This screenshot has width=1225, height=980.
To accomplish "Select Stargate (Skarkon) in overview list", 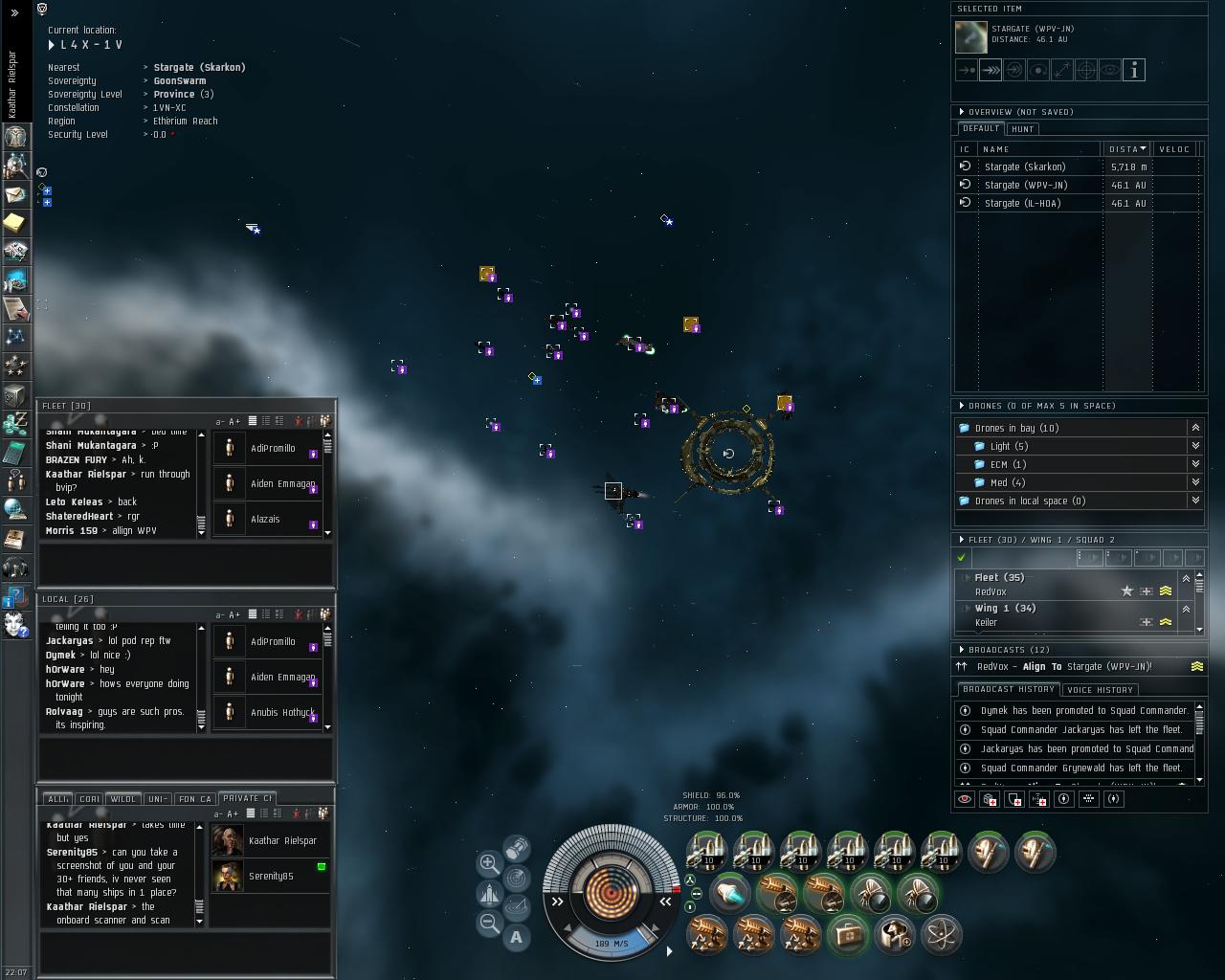I will coord(1025,167).
